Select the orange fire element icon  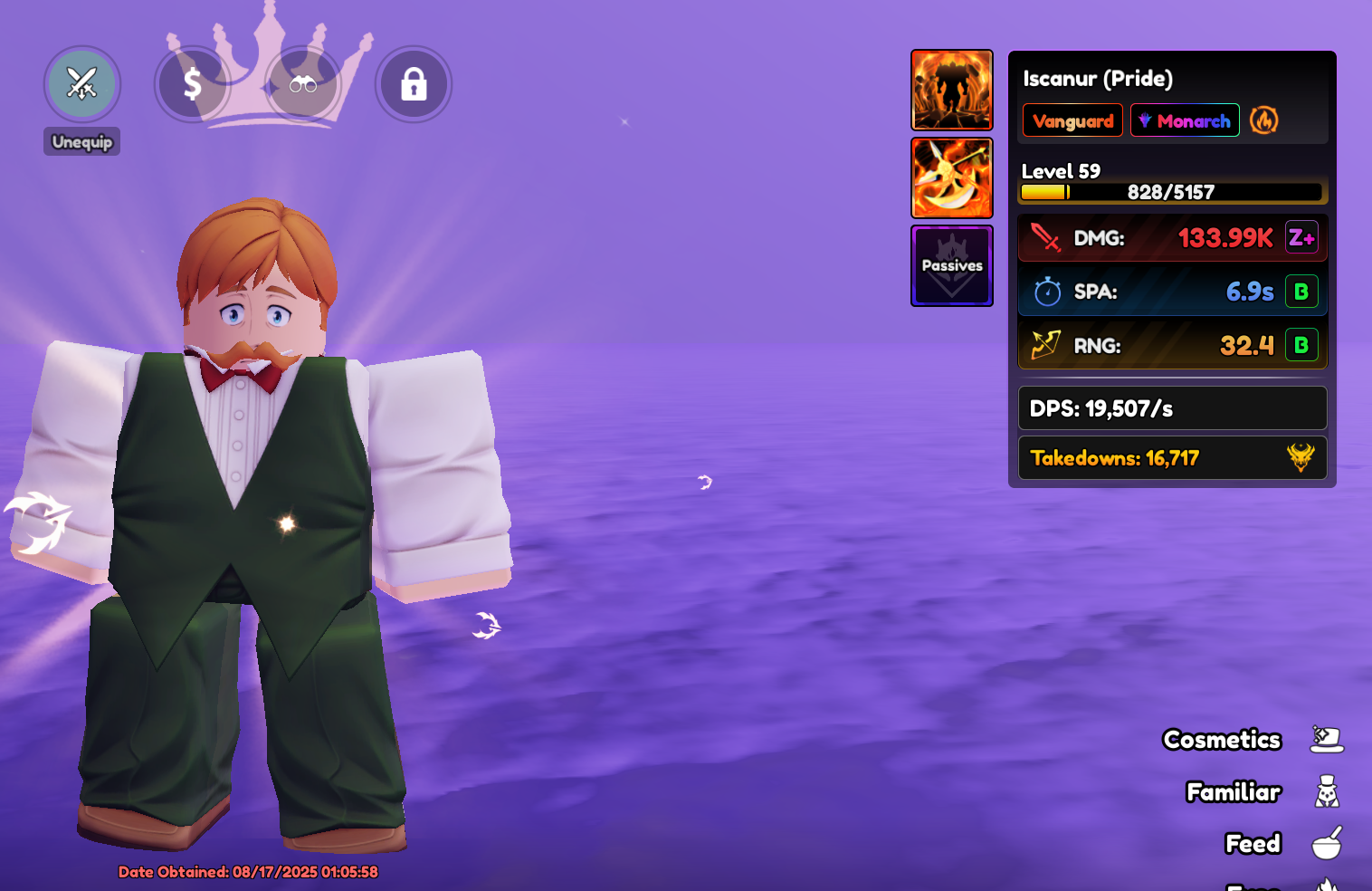(x=1264, y=120)
